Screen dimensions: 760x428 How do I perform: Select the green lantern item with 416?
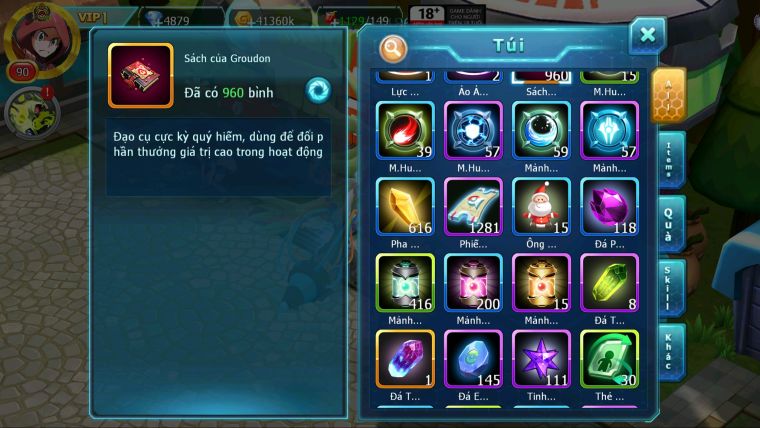point(405,282)
